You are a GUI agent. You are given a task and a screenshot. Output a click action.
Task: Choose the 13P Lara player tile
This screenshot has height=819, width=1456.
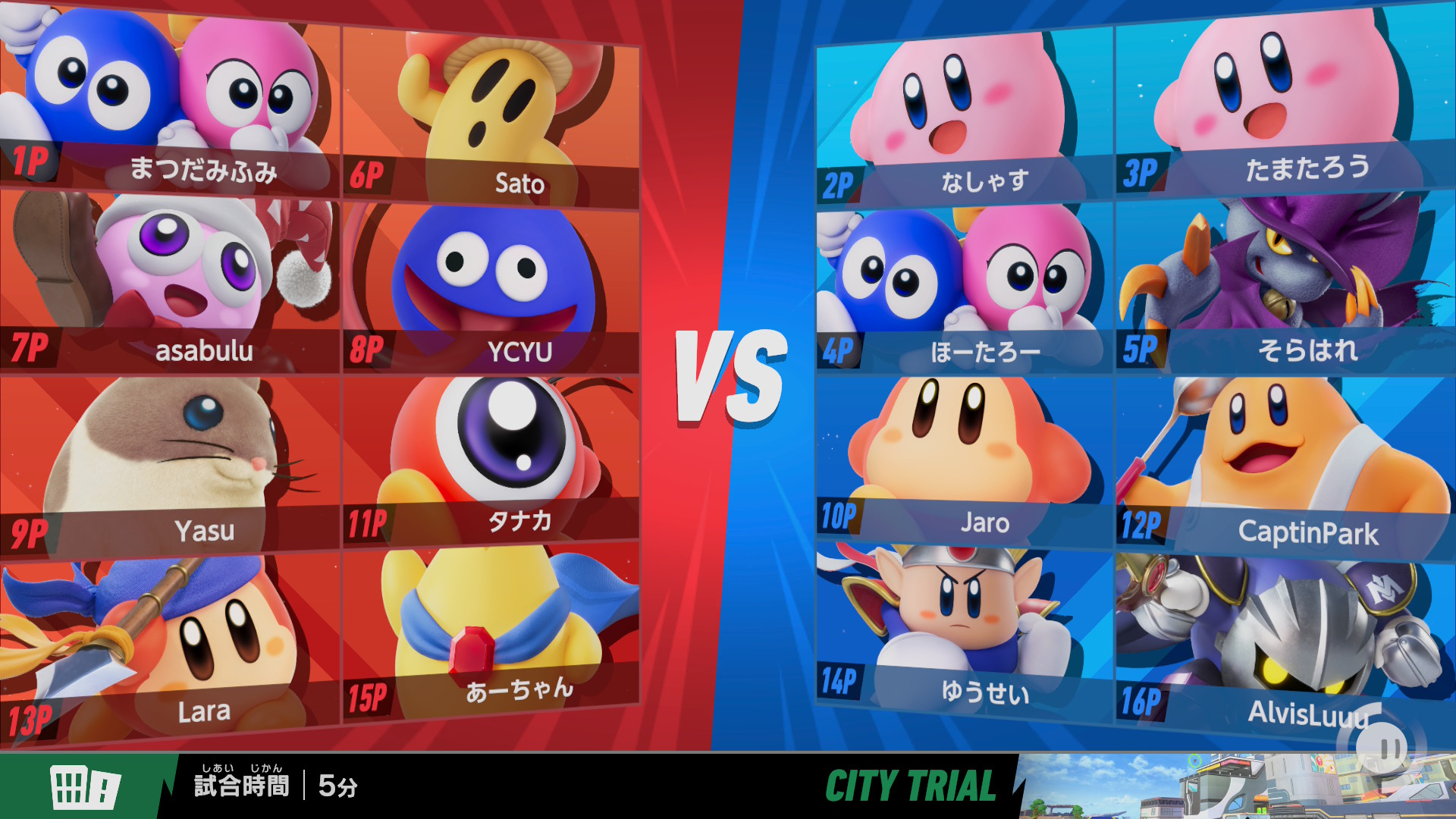coord(170,645)
